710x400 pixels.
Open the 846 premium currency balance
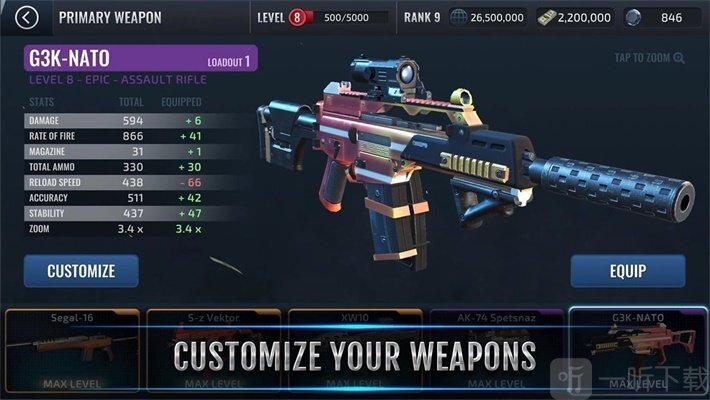661,17
